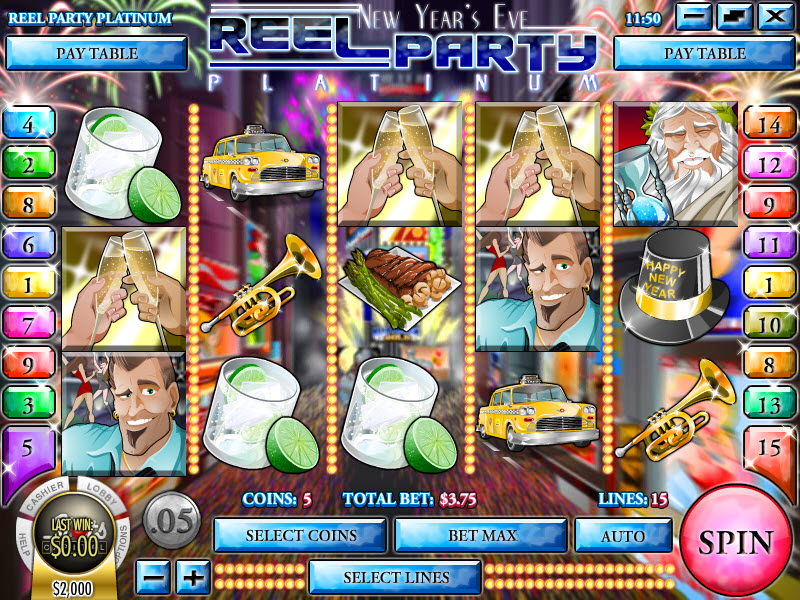Screen dimensions: 800x600
Task: Open Options on the chip menu
Action: 122,540
